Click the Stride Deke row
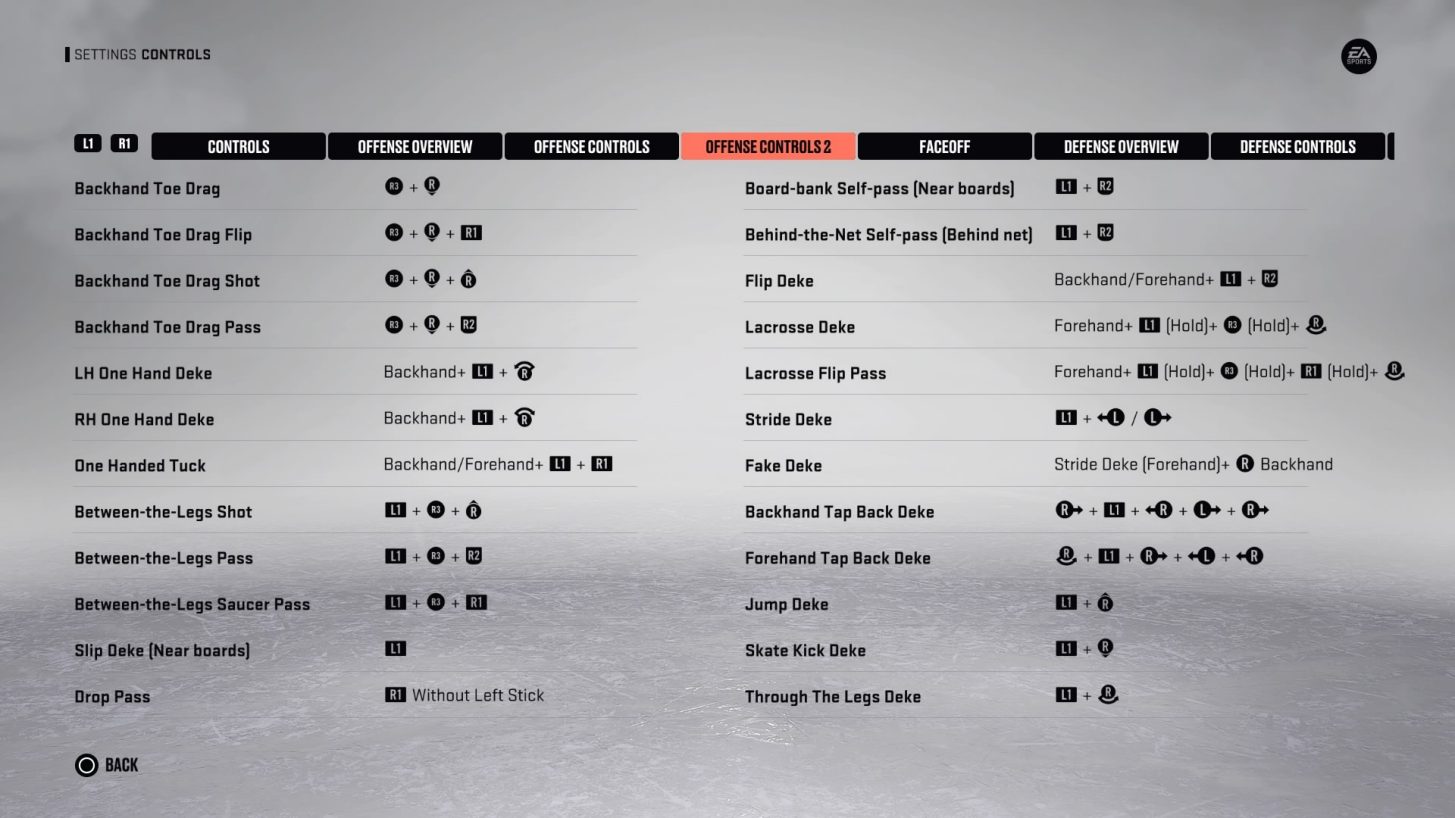The width and height of the screenshot is (1455, 818). click(x=789, y=419)
